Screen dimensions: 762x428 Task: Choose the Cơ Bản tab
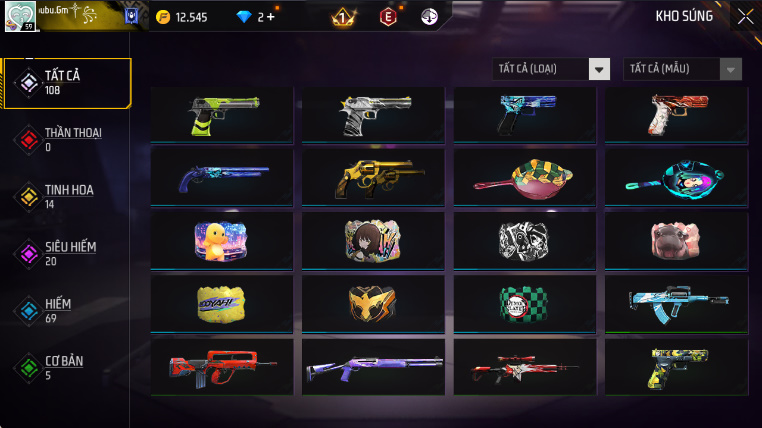(x=67, y=367)
